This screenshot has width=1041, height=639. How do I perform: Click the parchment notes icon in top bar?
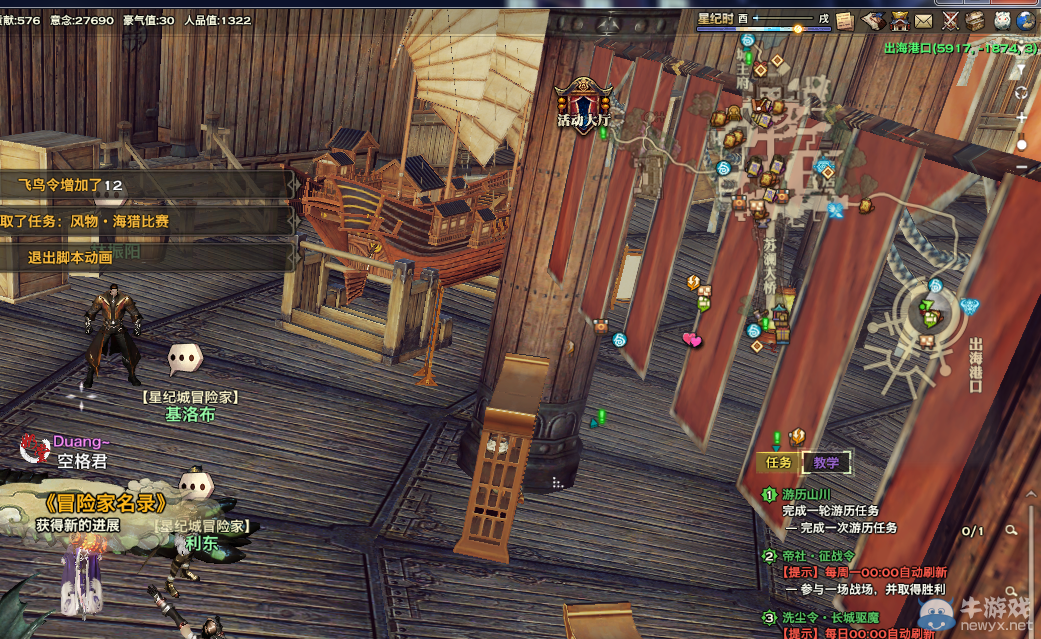tap(845, 20)
